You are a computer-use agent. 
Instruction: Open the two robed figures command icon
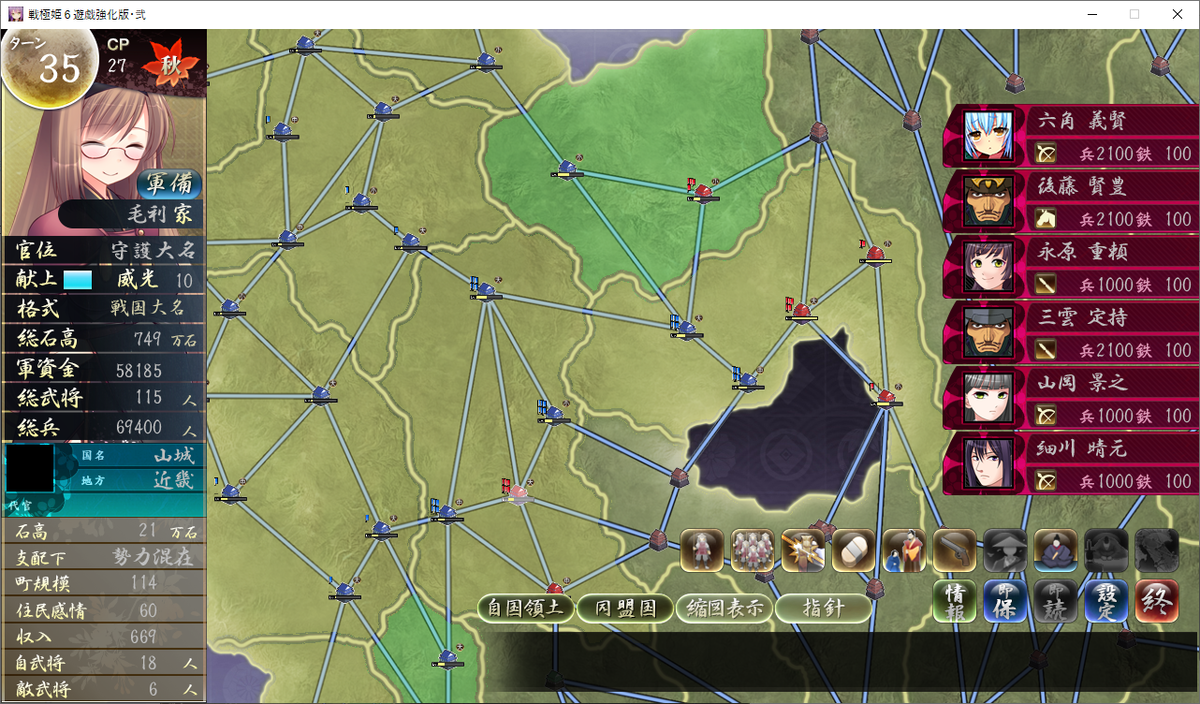[x=904, y=551]
